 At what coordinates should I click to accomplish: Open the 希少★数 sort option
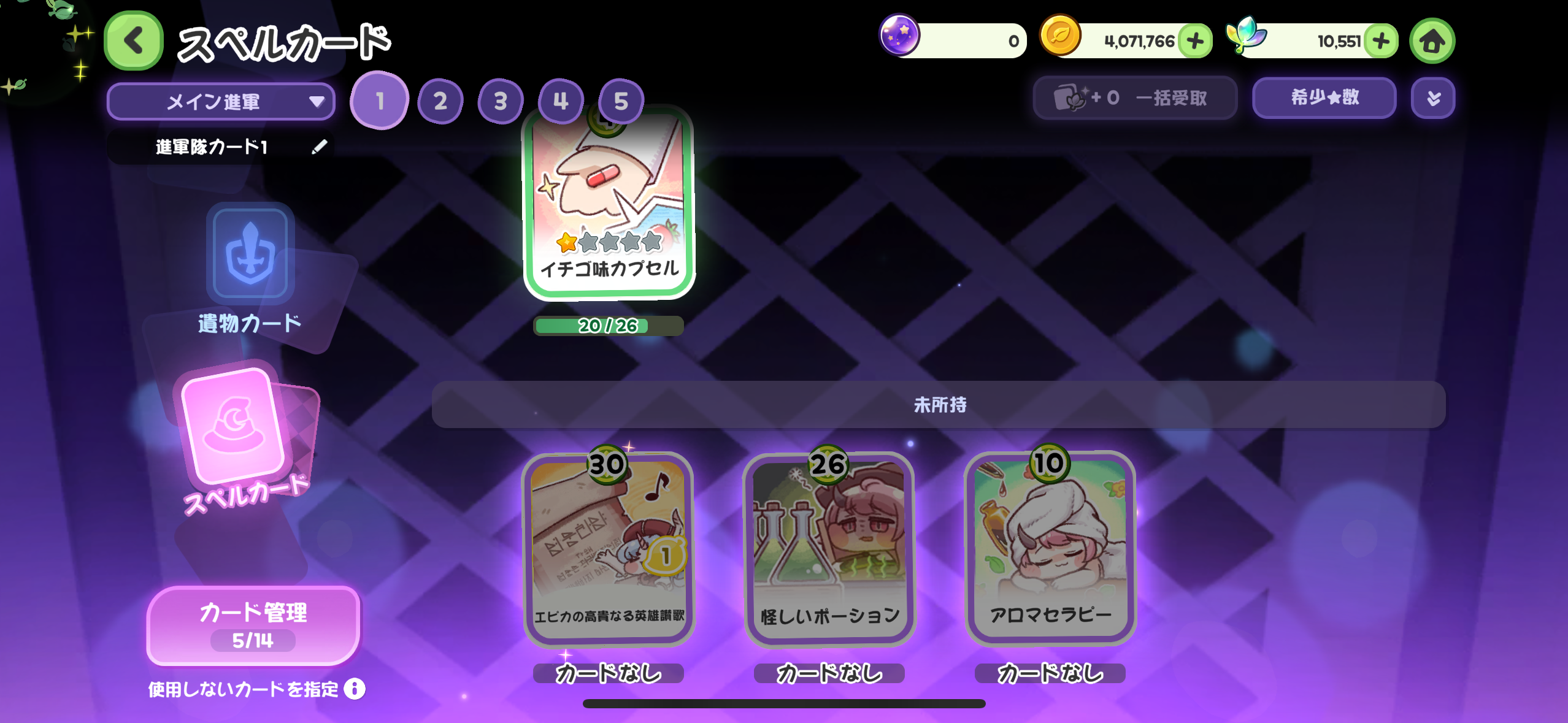tap(1324, 98)
